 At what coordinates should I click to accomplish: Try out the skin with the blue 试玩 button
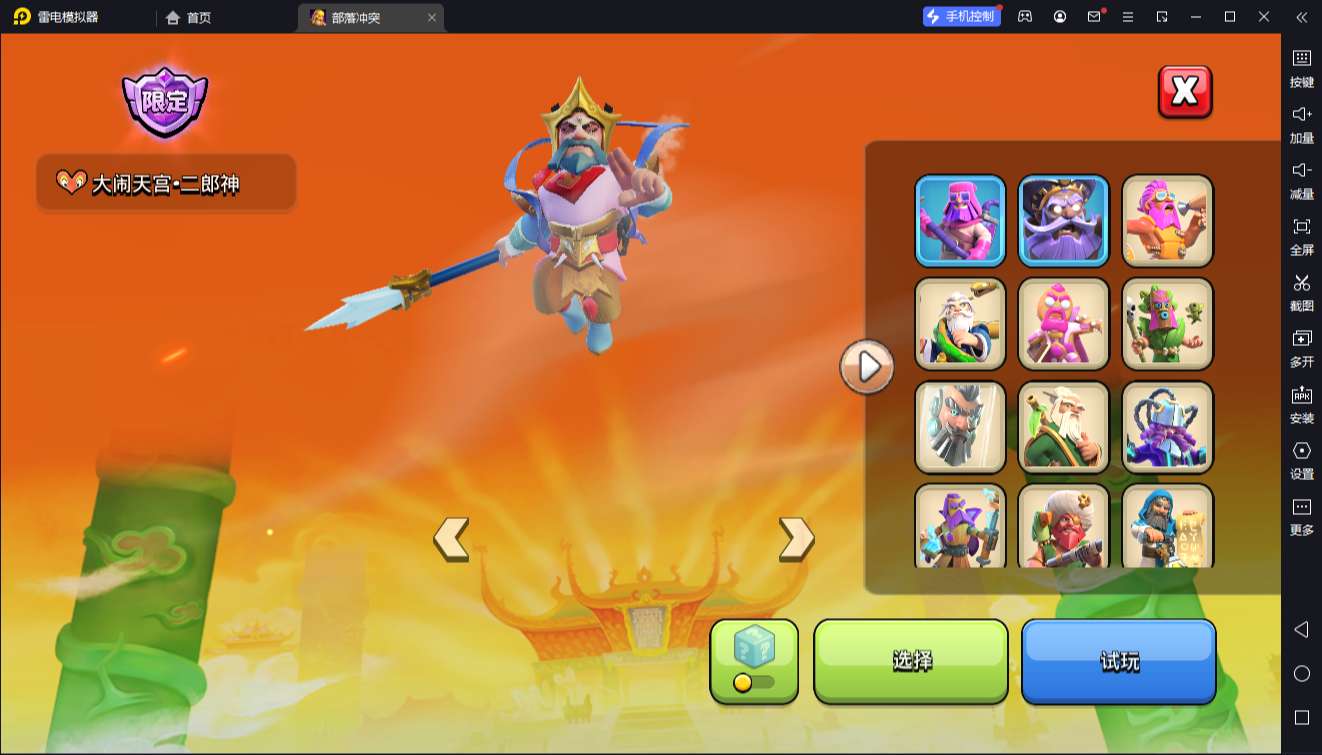tap(1118, 661)
